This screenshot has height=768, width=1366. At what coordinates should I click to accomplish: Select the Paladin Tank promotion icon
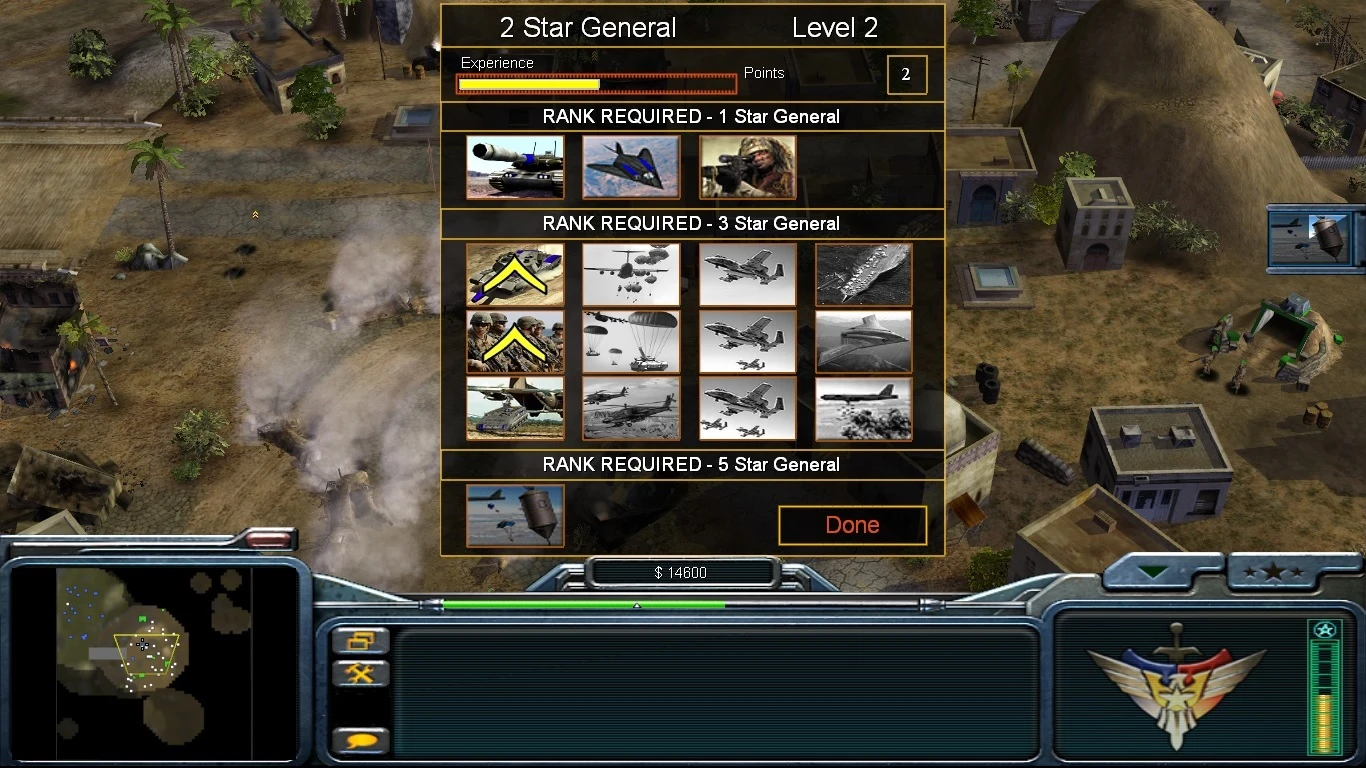point(513,166)
